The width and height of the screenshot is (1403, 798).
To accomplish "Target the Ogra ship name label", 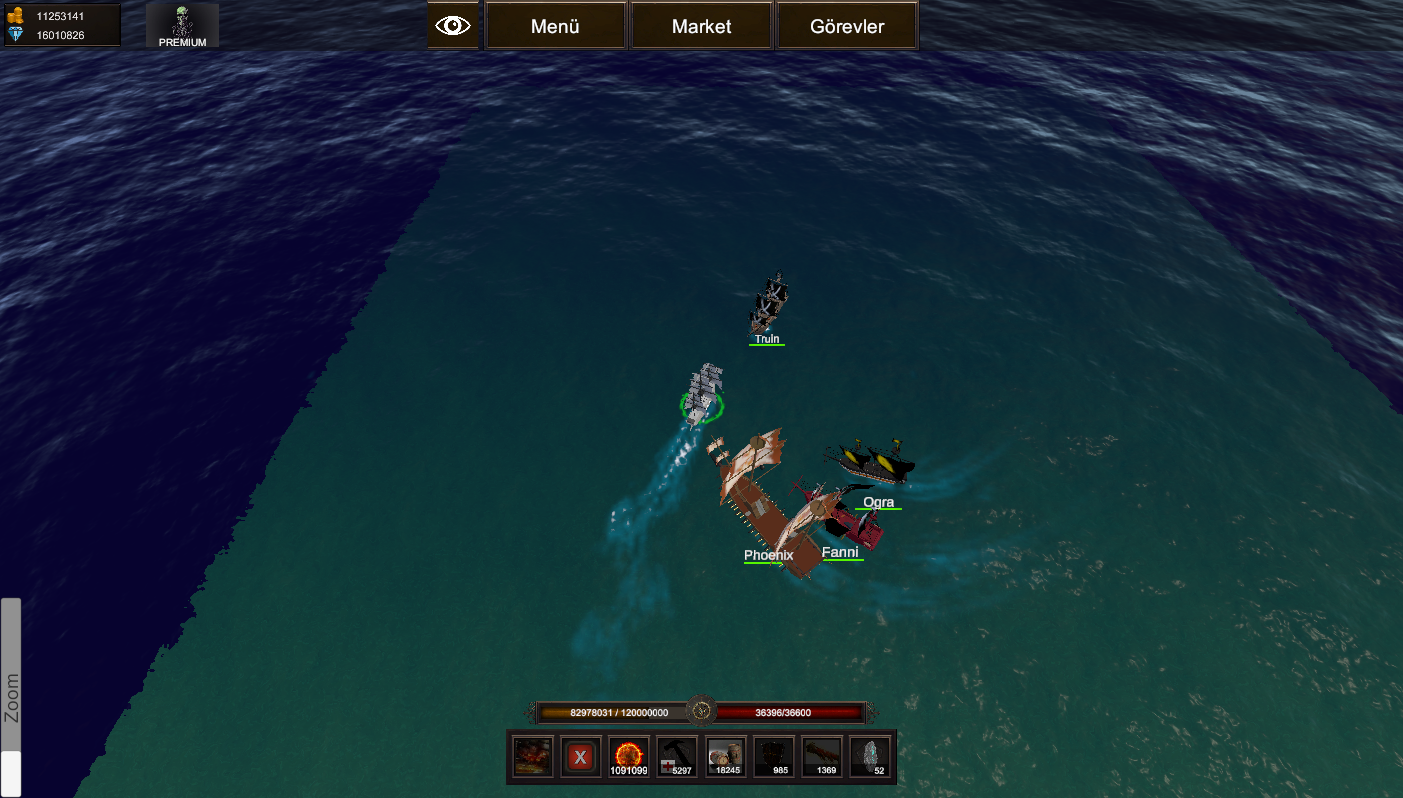I will click(878, 502).
